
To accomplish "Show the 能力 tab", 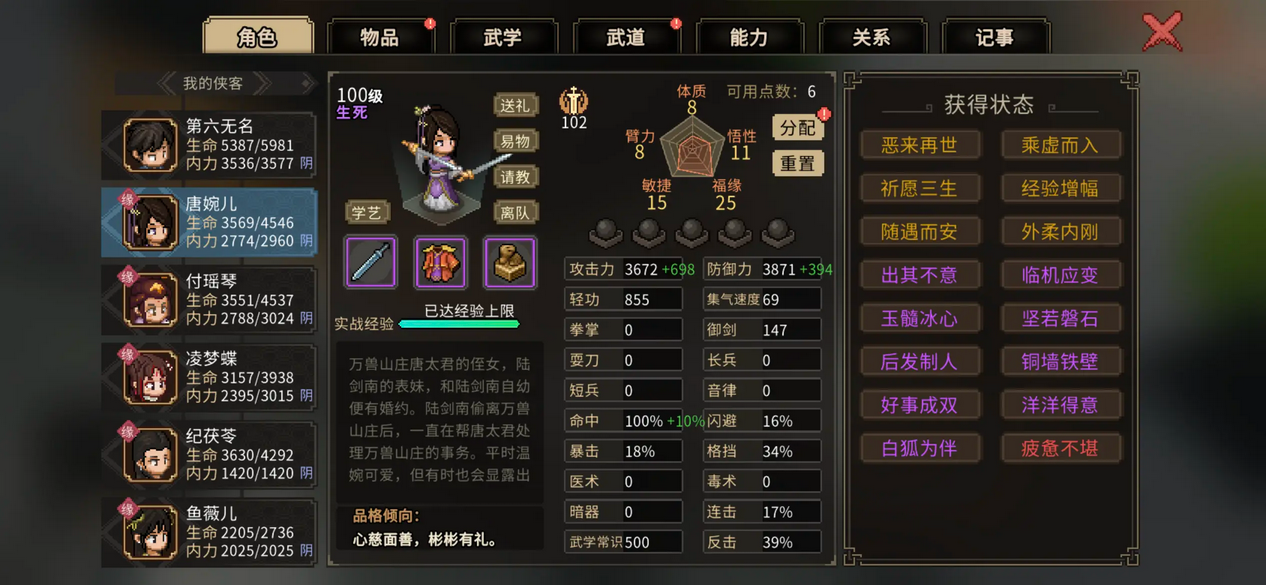I will click(x=749, y=38).
